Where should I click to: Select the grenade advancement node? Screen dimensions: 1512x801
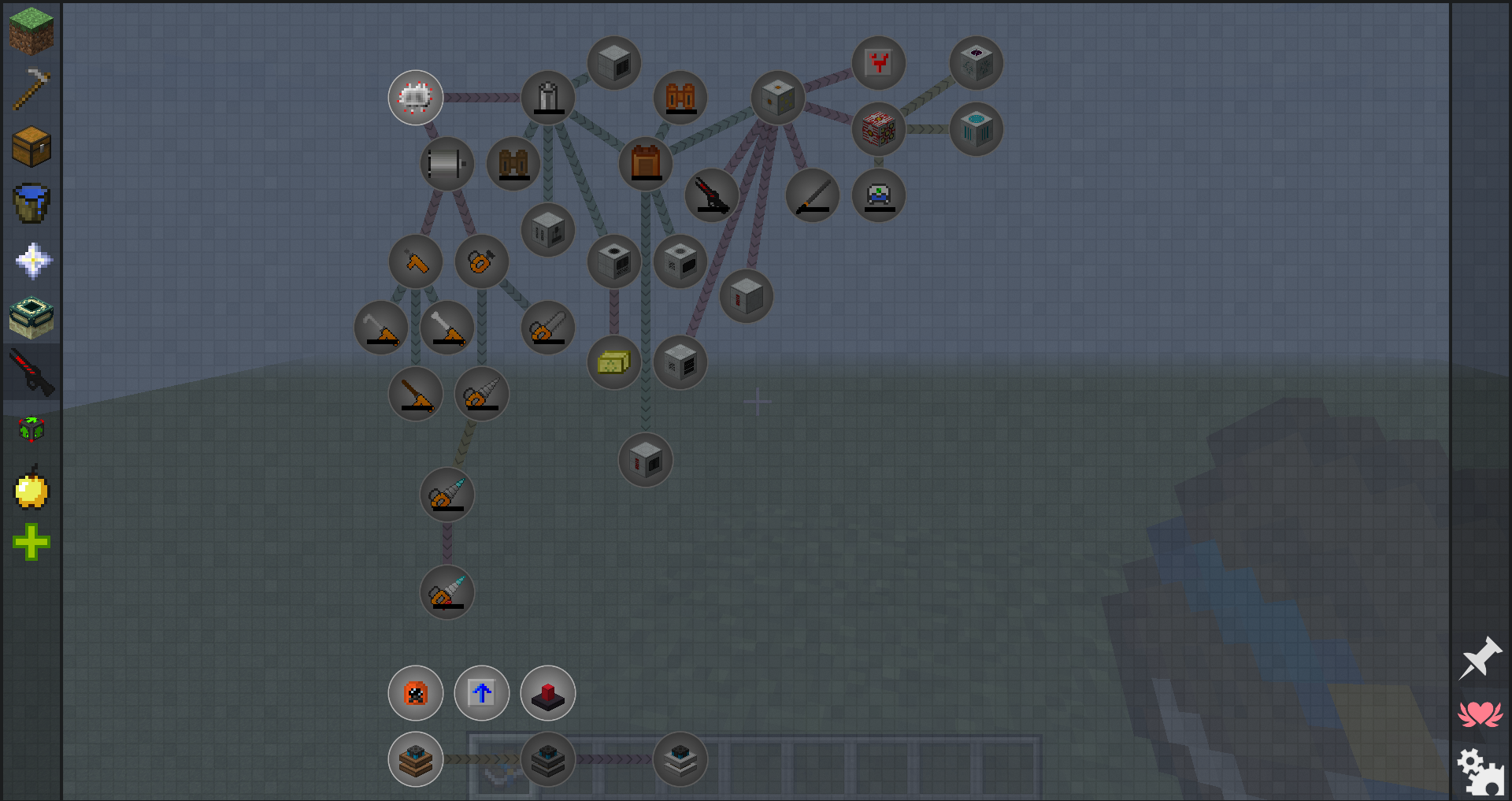point(416,98)
